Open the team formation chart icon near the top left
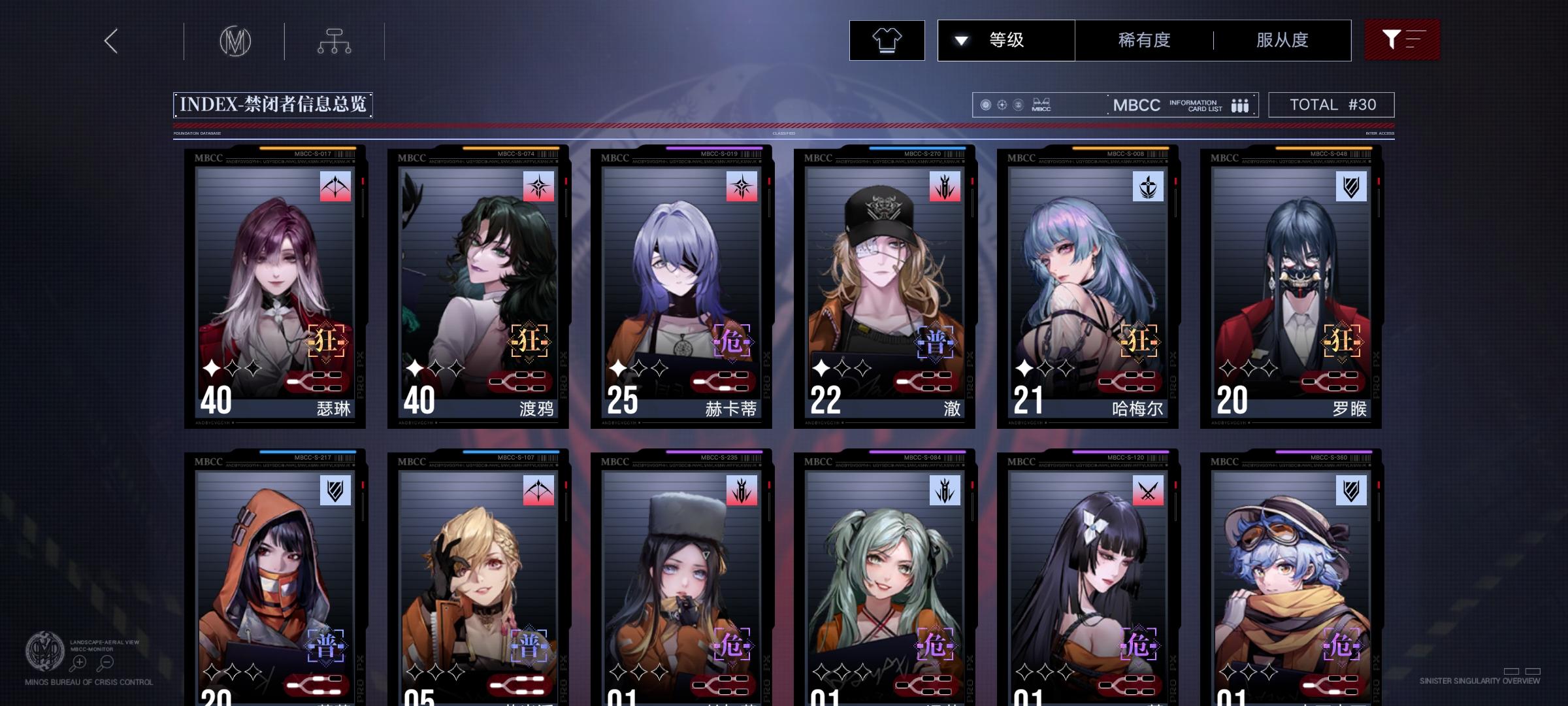This screenshot has height=706, width=1568. (335, 40)
